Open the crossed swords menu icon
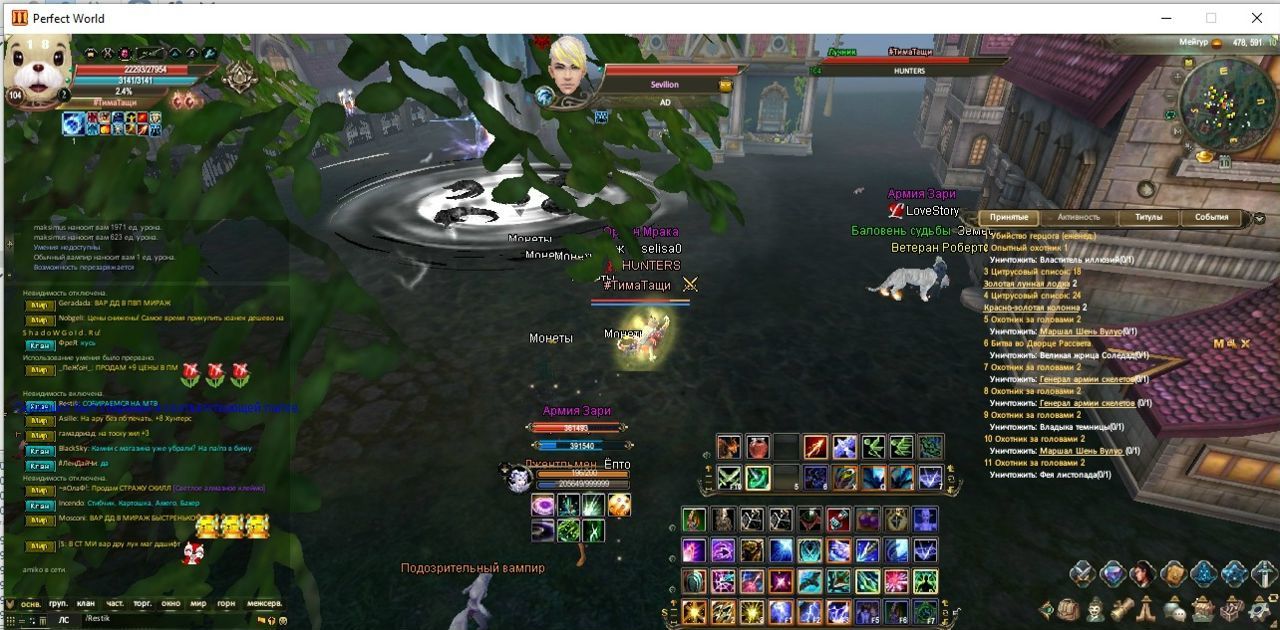Screen dimensions: 1280x630 pyautogui.click(x=1083, y=574)
